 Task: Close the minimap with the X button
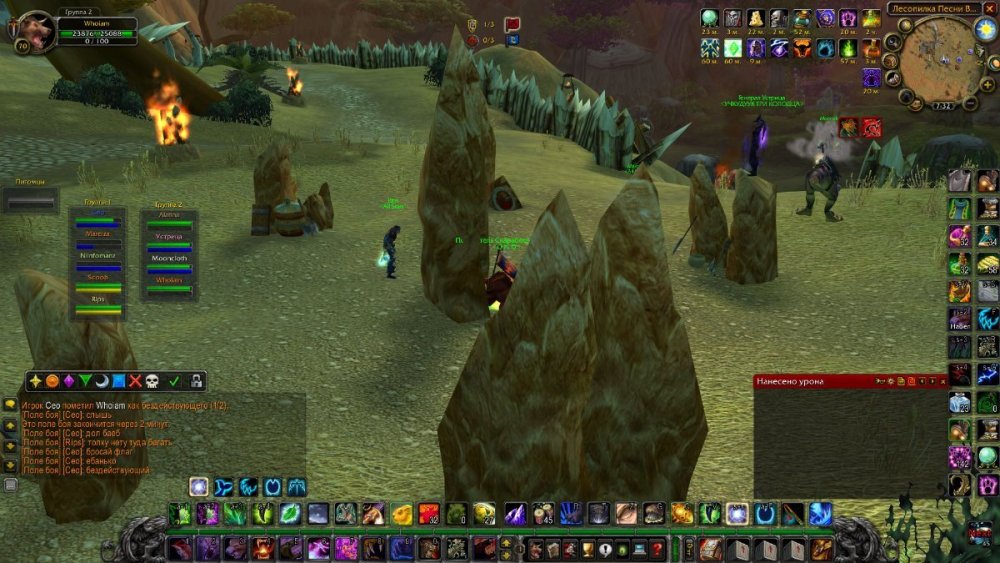[989, 9]
